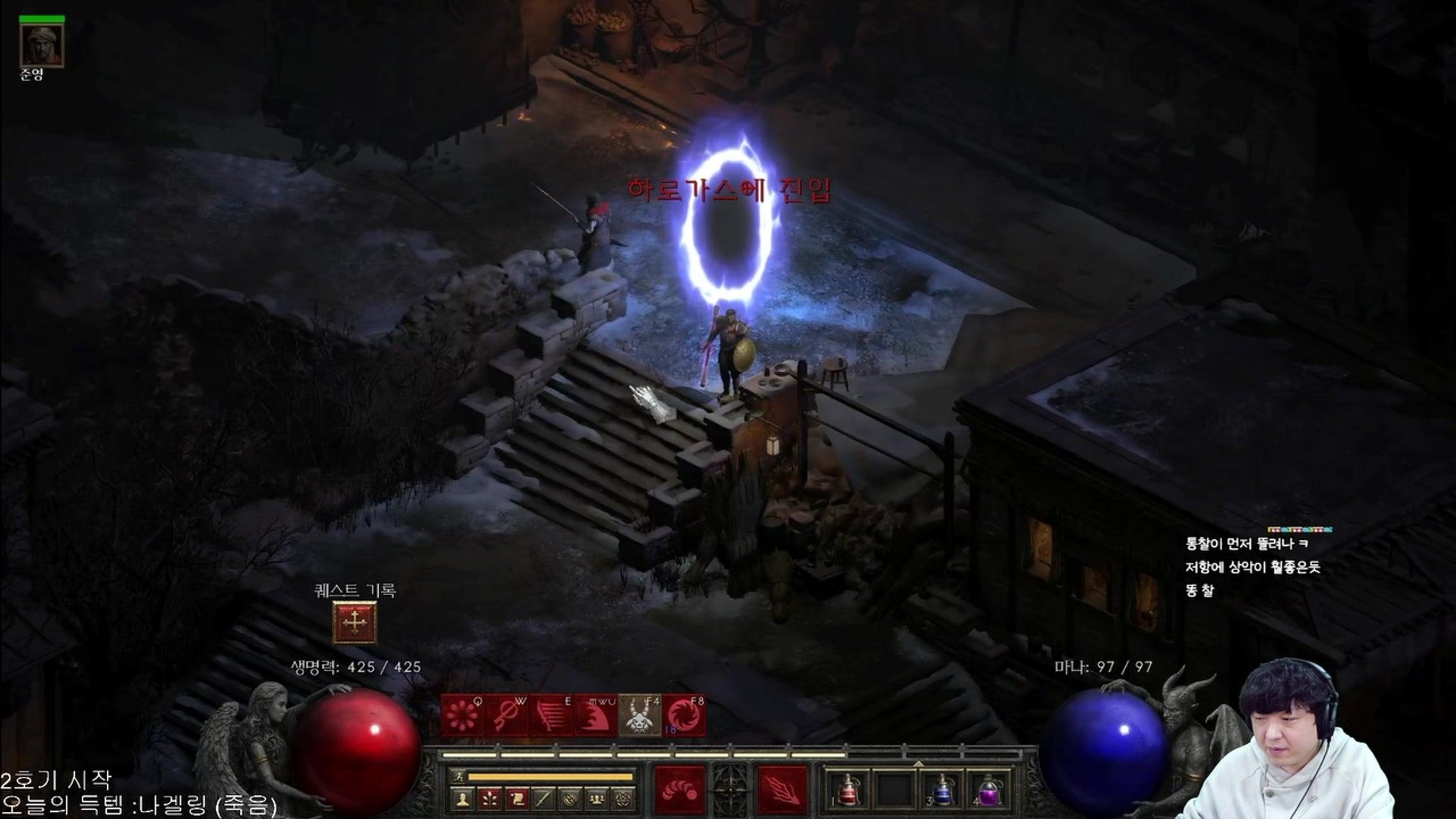1456x819 pixels.
Task: Choose the swirl F8 skill icon
Action: [x=684, y=715]
